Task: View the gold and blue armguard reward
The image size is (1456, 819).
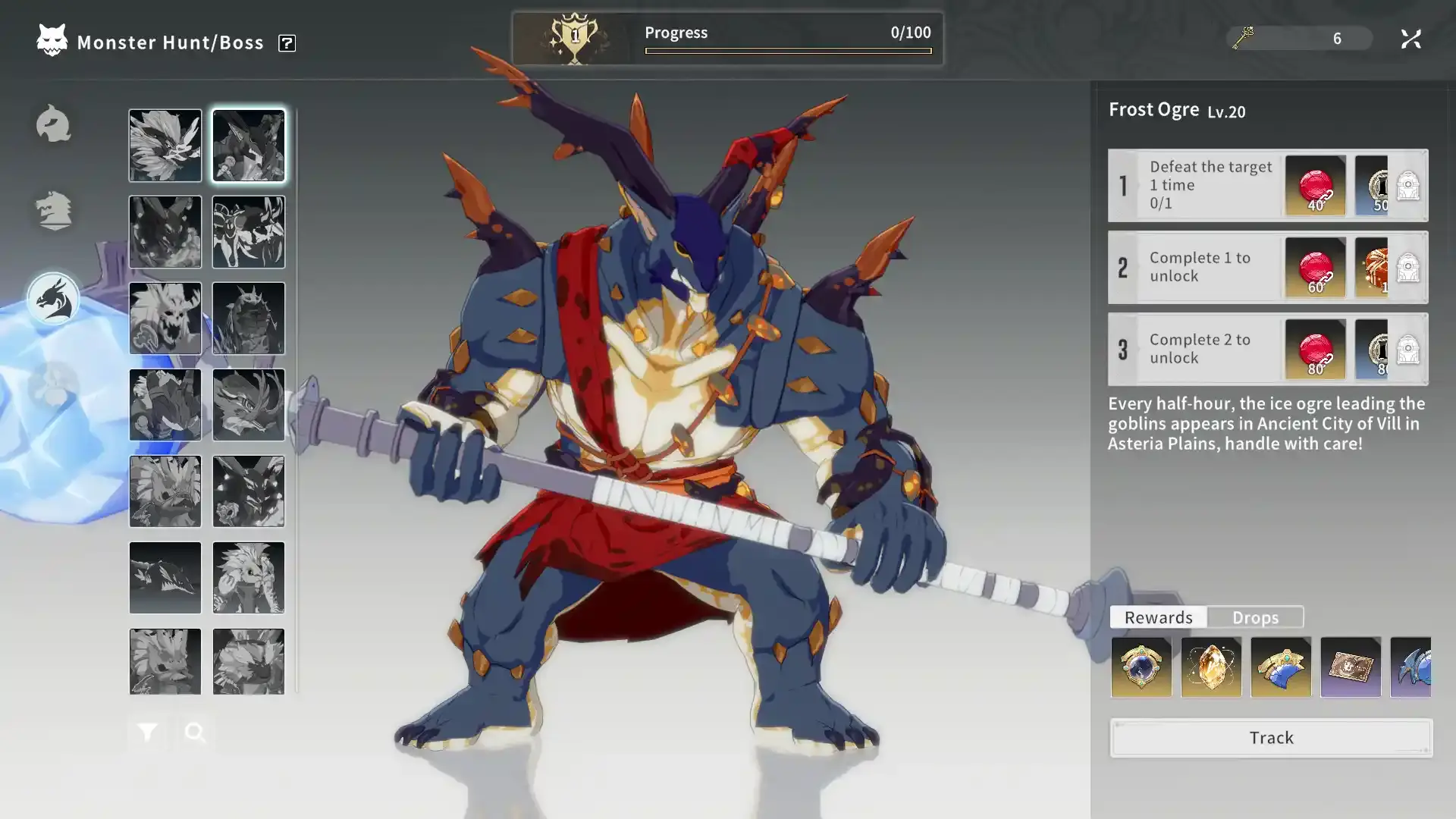Action: pos(1281,667)
